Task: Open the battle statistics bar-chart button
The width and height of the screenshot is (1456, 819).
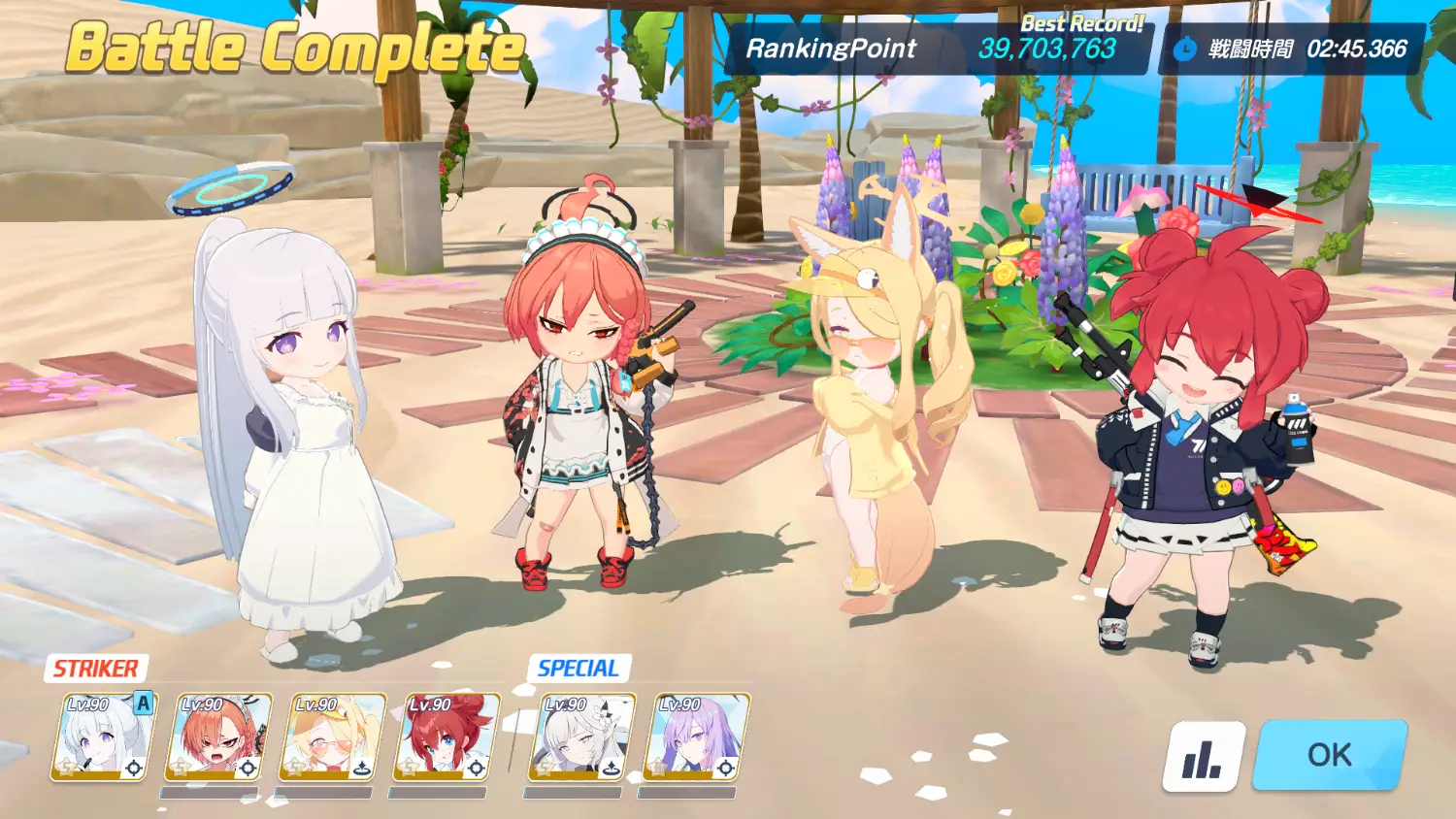Action: point(1204,756)
